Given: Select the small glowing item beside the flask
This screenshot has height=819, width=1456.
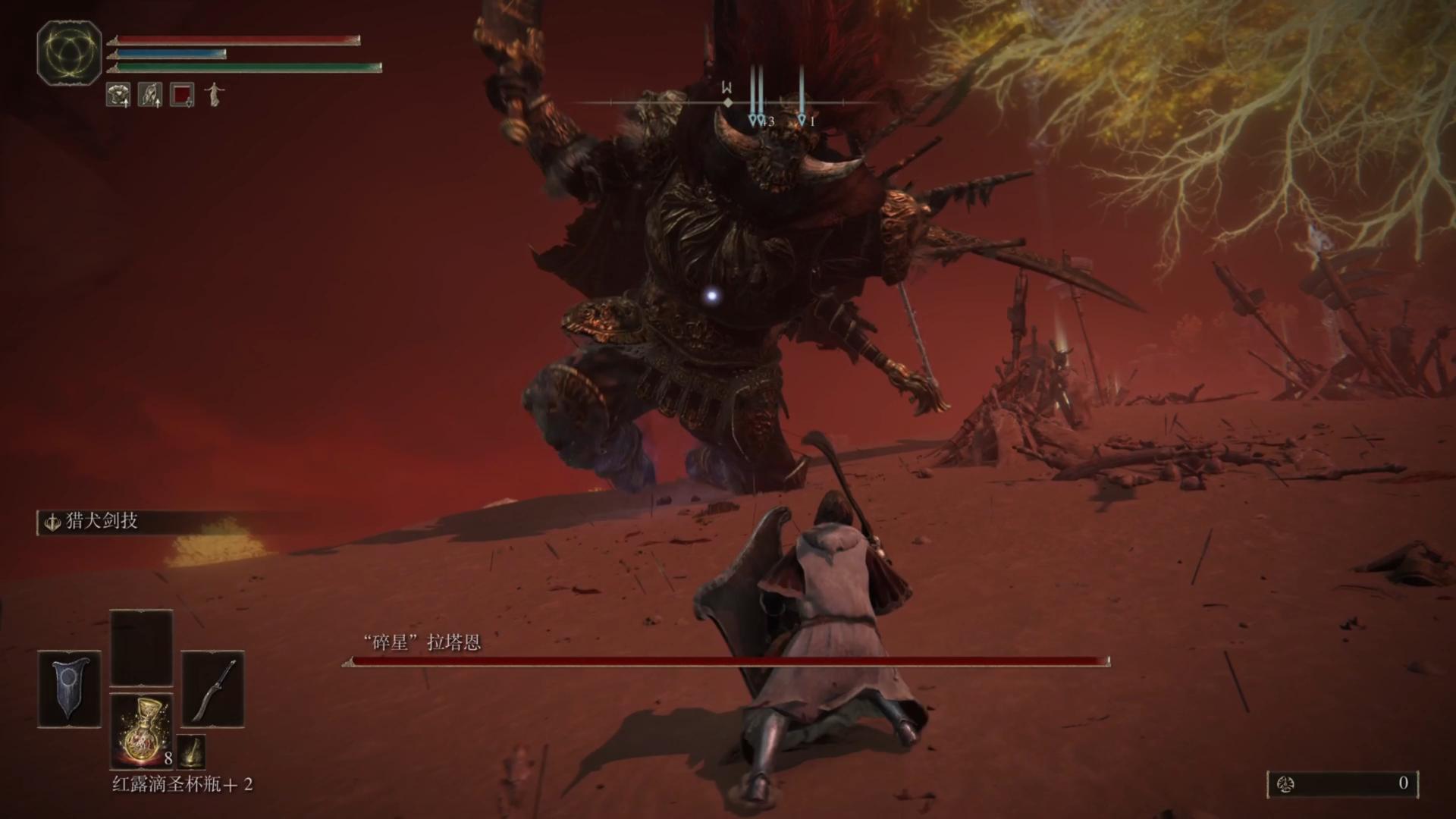Looking at the screenshot, I should pos(191,751).
